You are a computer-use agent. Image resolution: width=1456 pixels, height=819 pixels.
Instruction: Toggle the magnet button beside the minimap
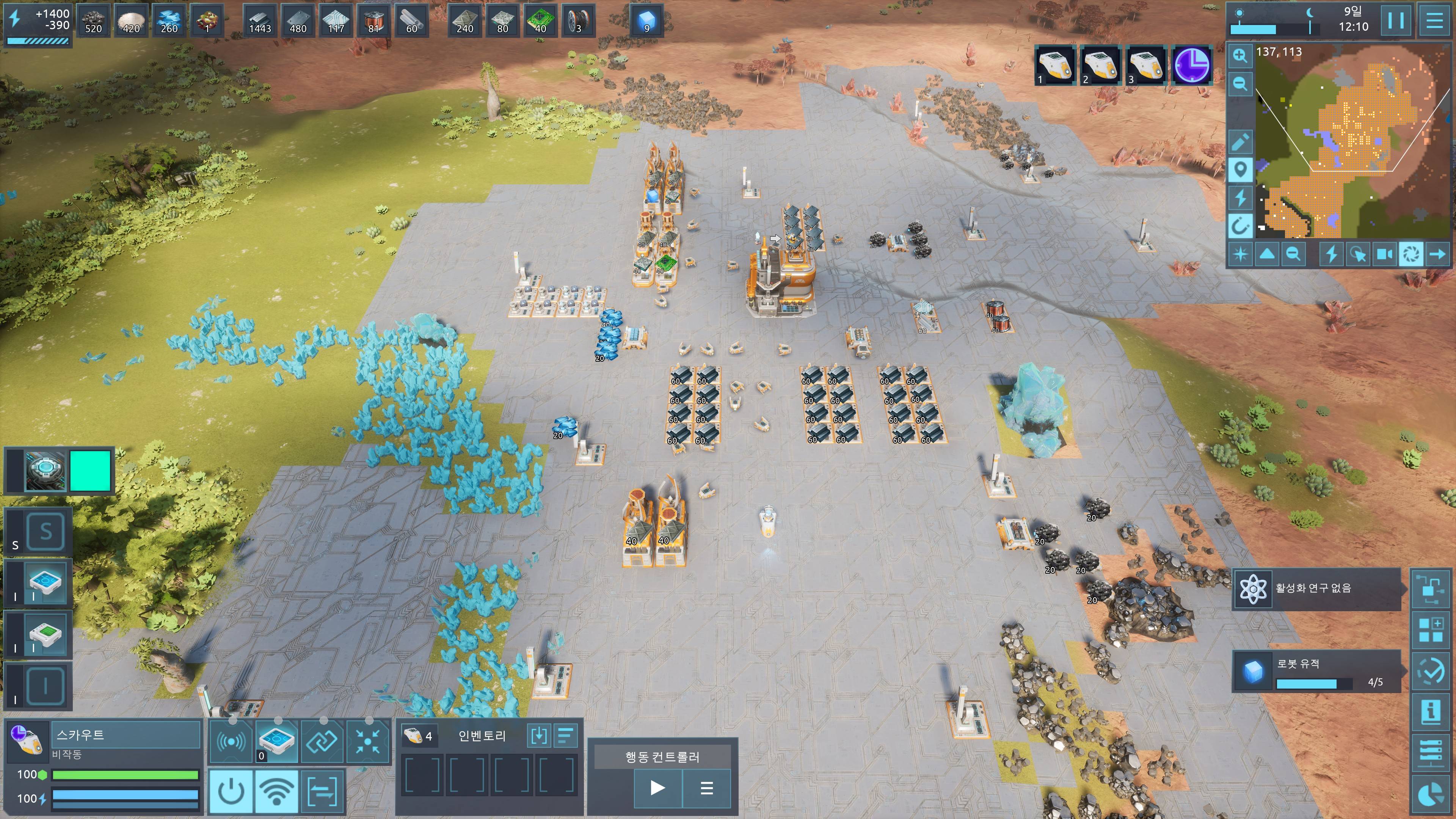coord(1239,226)
